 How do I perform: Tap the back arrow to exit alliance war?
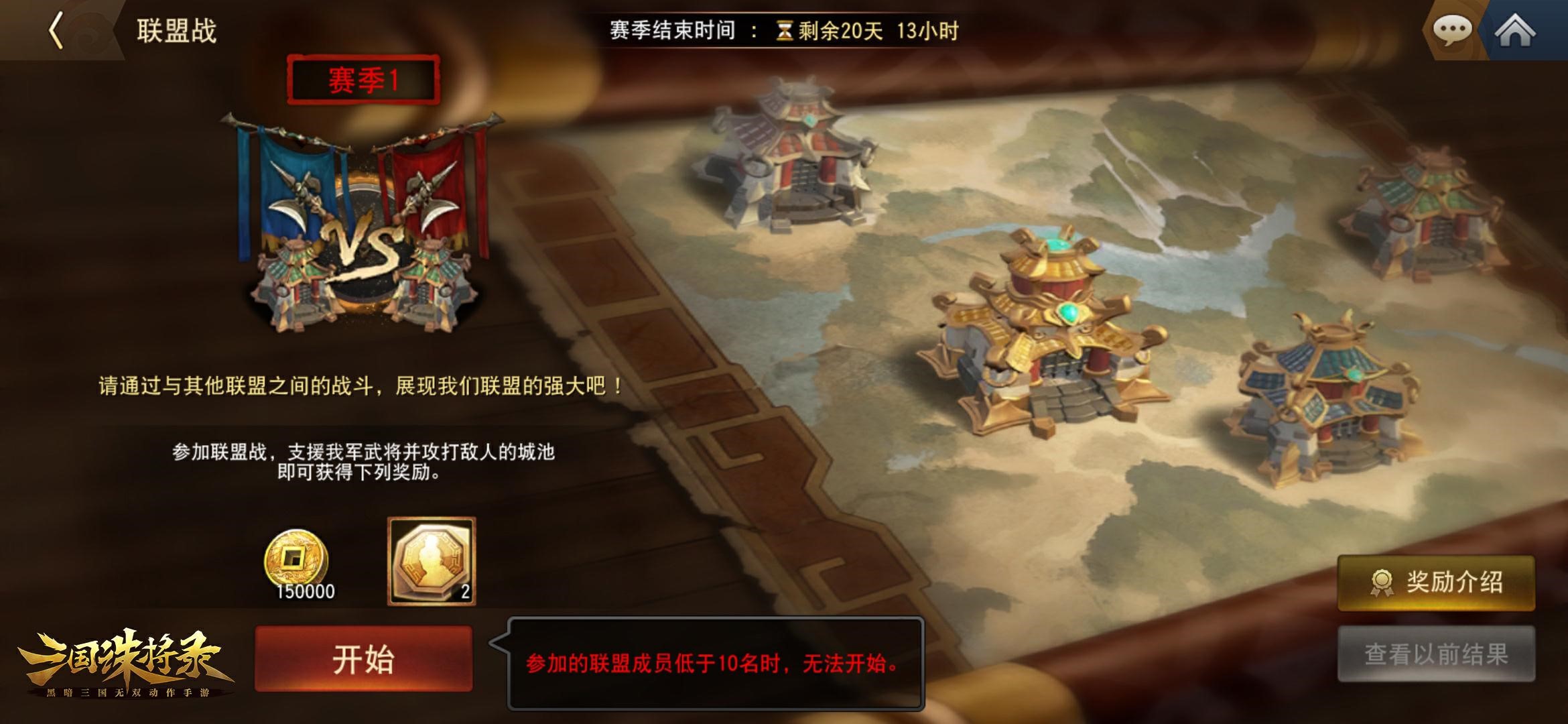[57, 29]
